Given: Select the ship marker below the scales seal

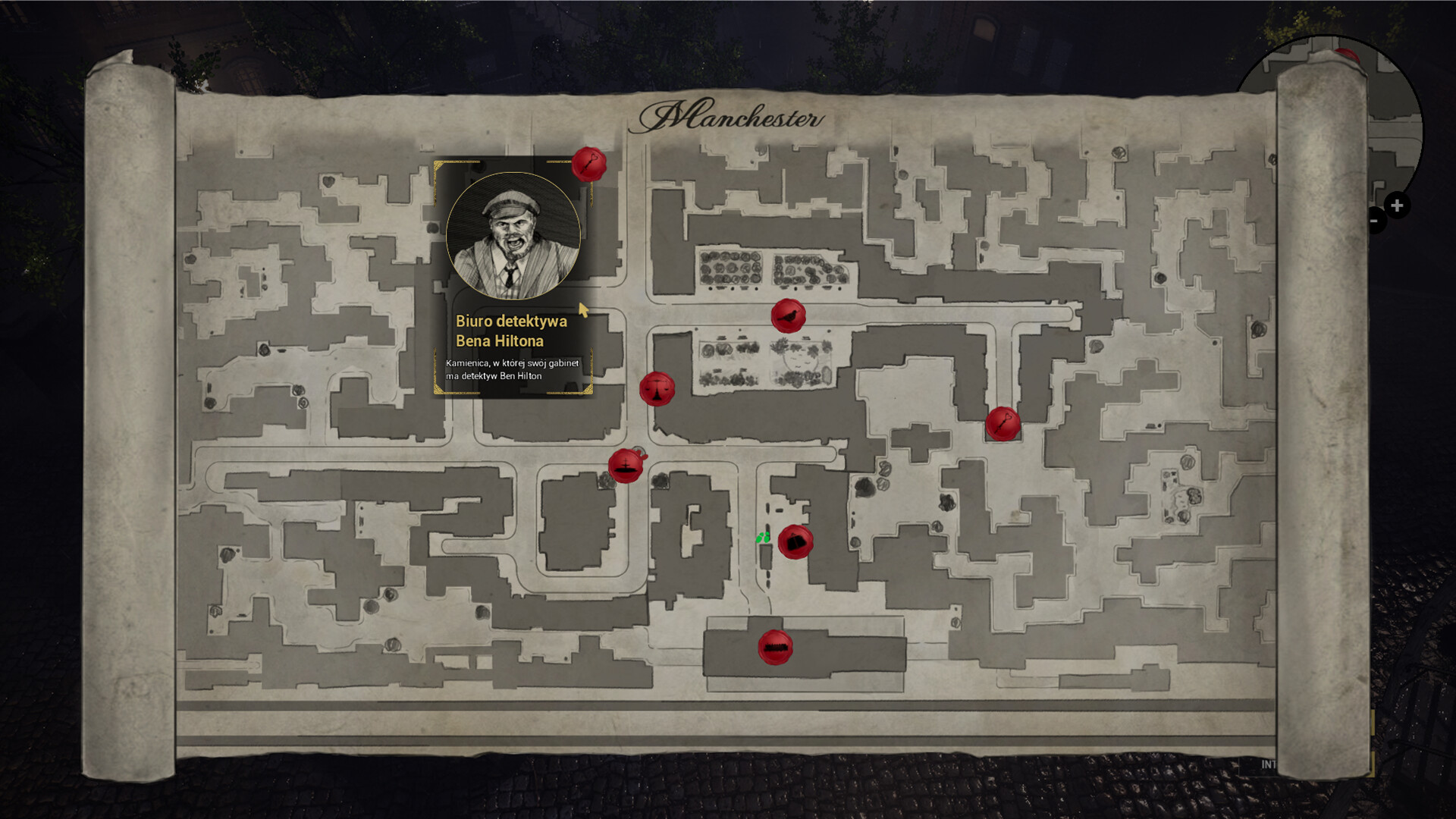Looking at the screenshot, I should point(624,466).
